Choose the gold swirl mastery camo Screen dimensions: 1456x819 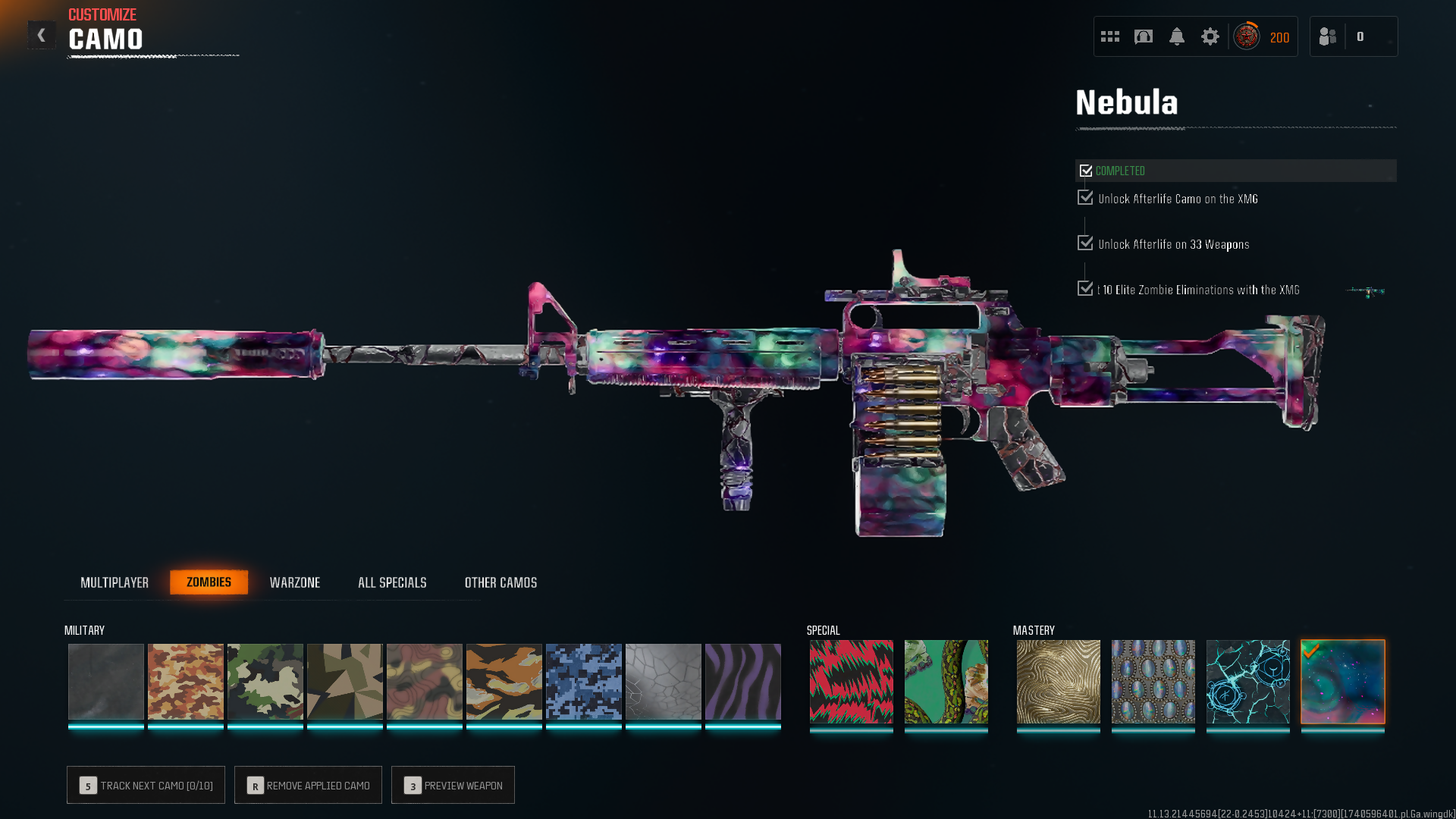(1059, 681)
